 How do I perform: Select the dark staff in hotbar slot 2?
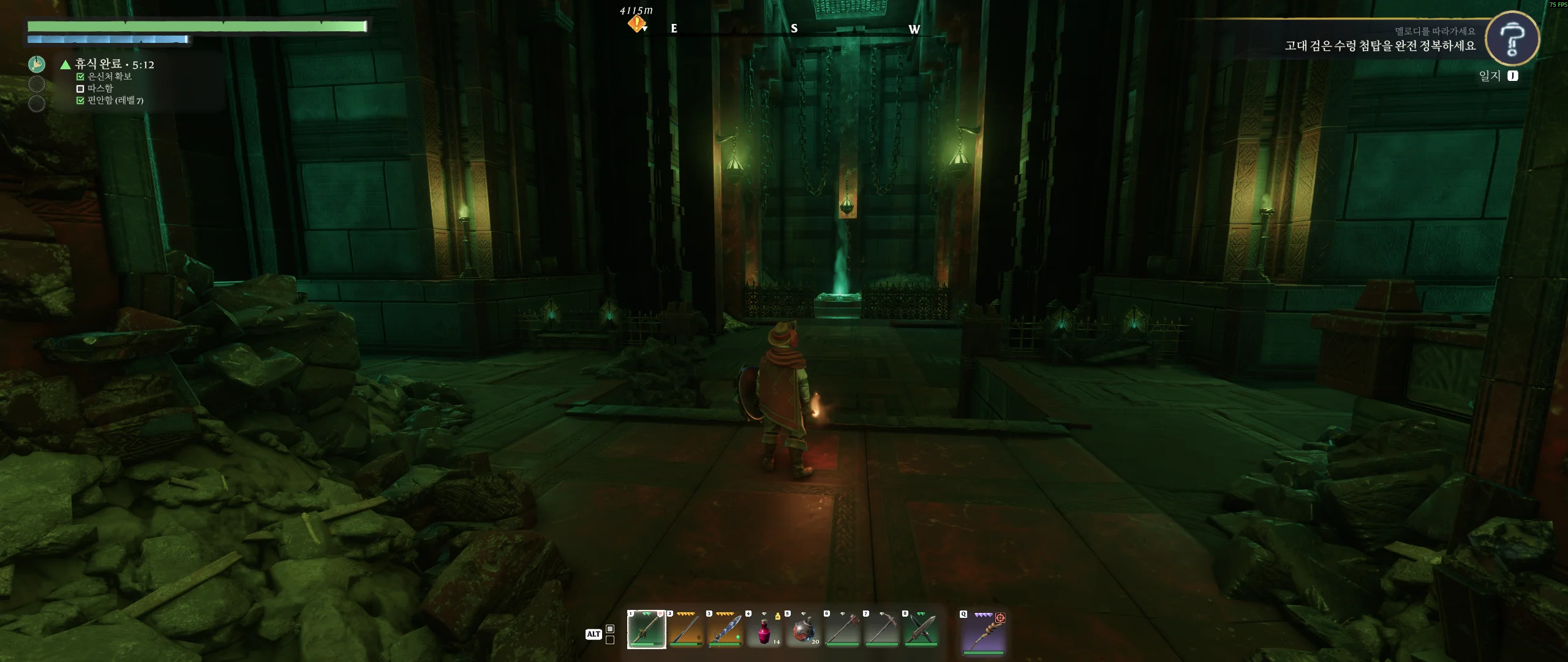[685, 629]
